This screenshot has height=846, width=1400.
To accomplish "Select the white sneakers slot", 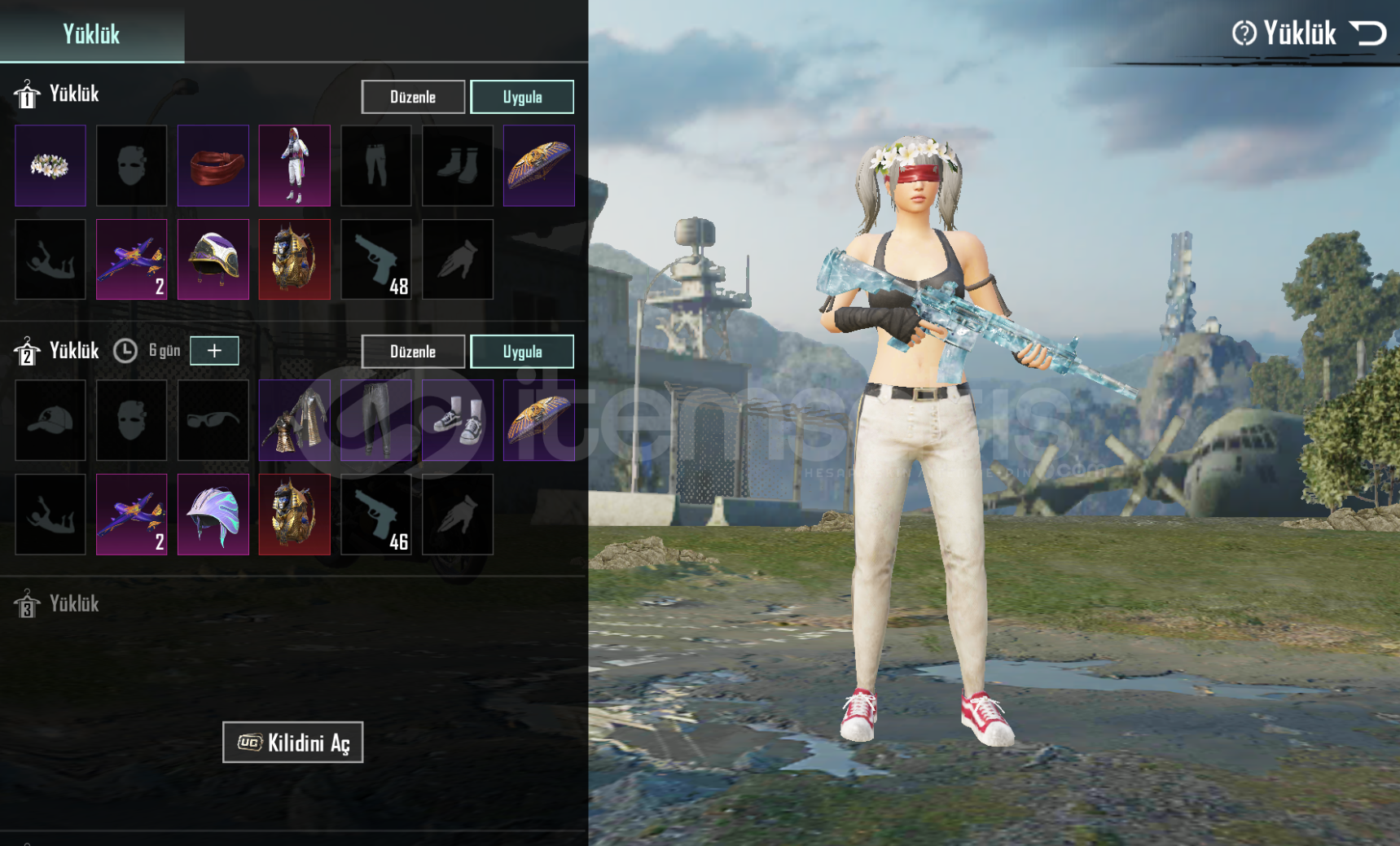I will point(458,420).
